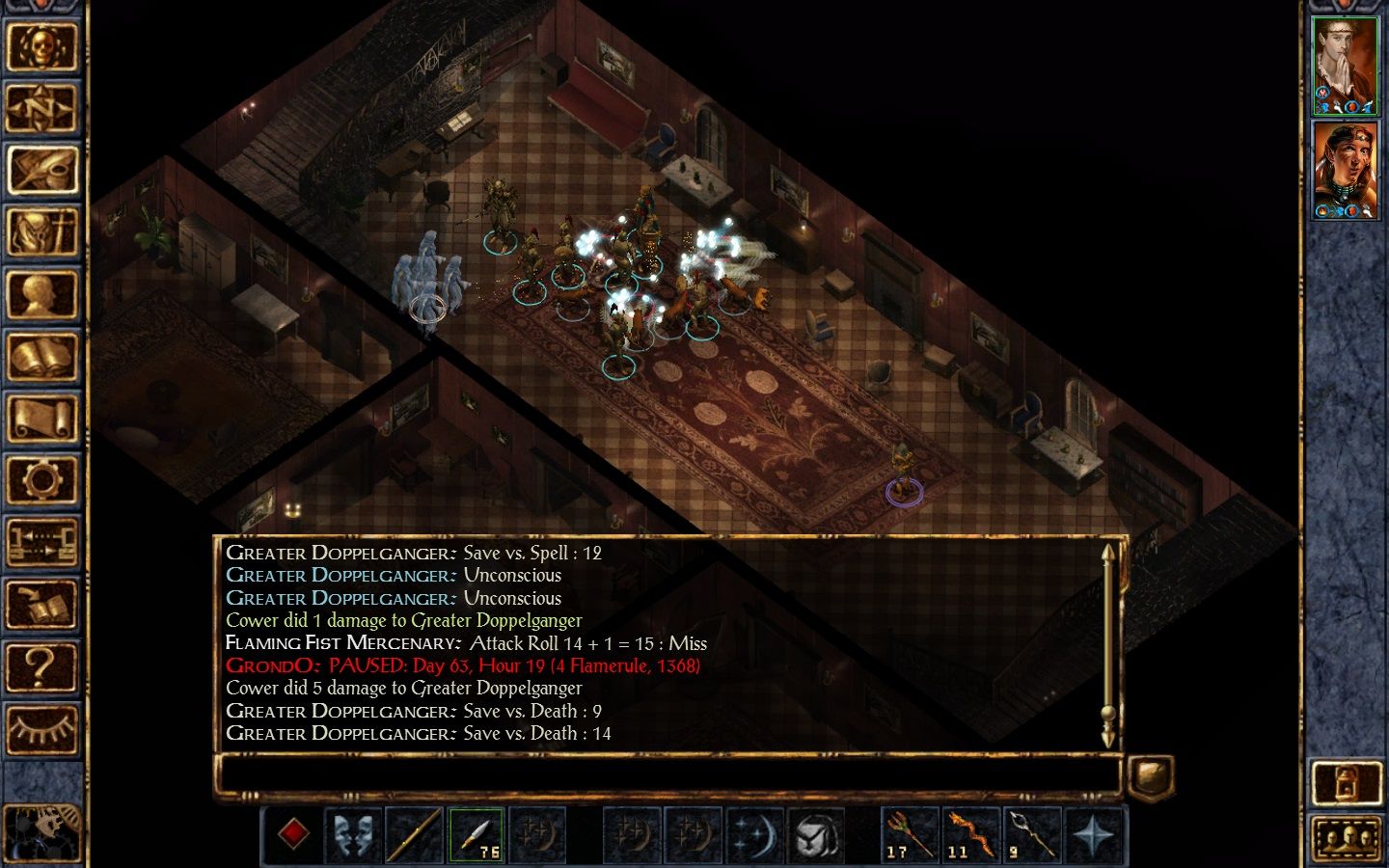Show the character record screen
Viewport: 1389px width, 868px height.
click(x=41, y=294)
